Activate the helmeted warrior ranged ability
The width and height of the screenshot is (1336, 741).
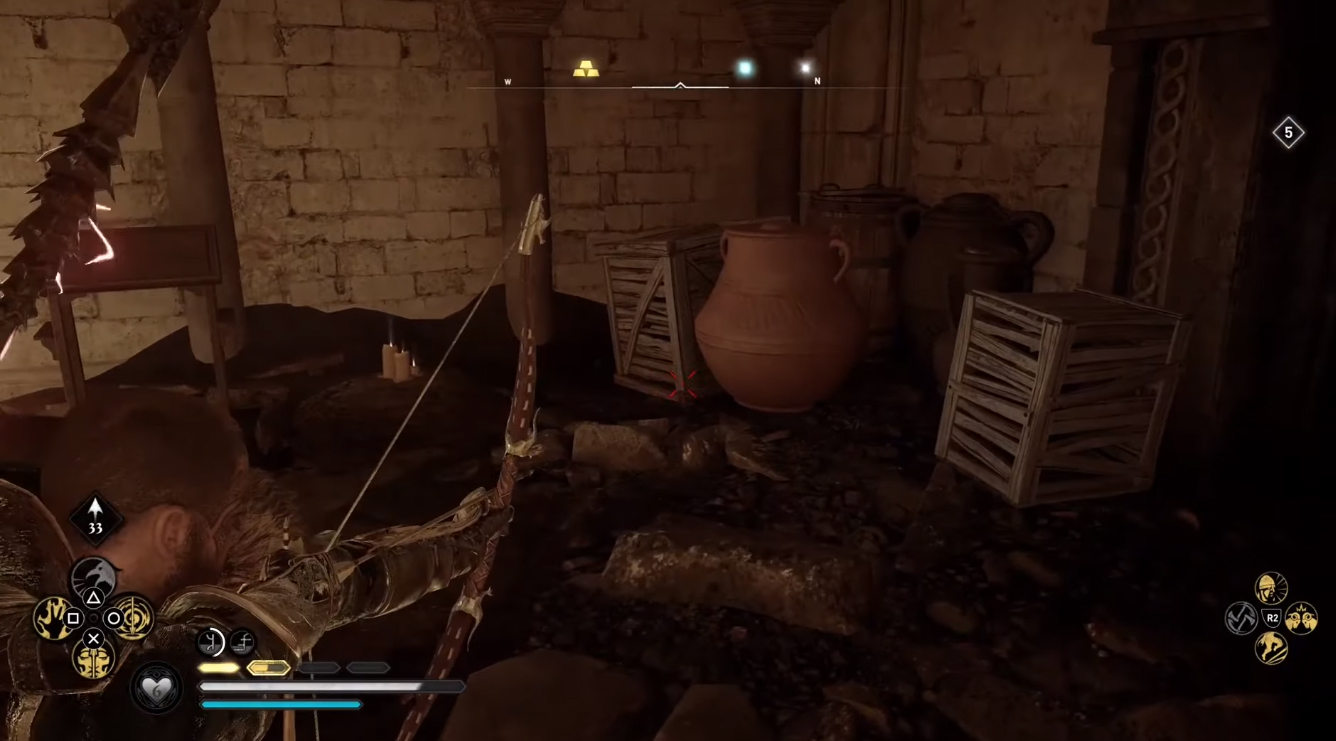(1271, 588)
